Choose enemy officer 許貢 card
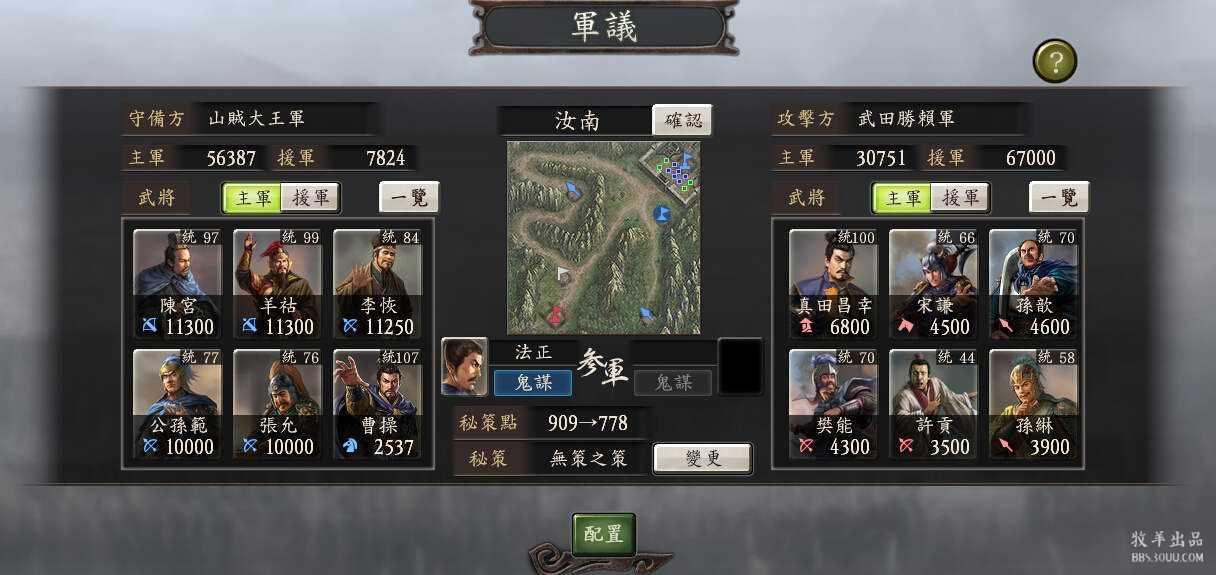1216x575 pixels. pos(933,404)
